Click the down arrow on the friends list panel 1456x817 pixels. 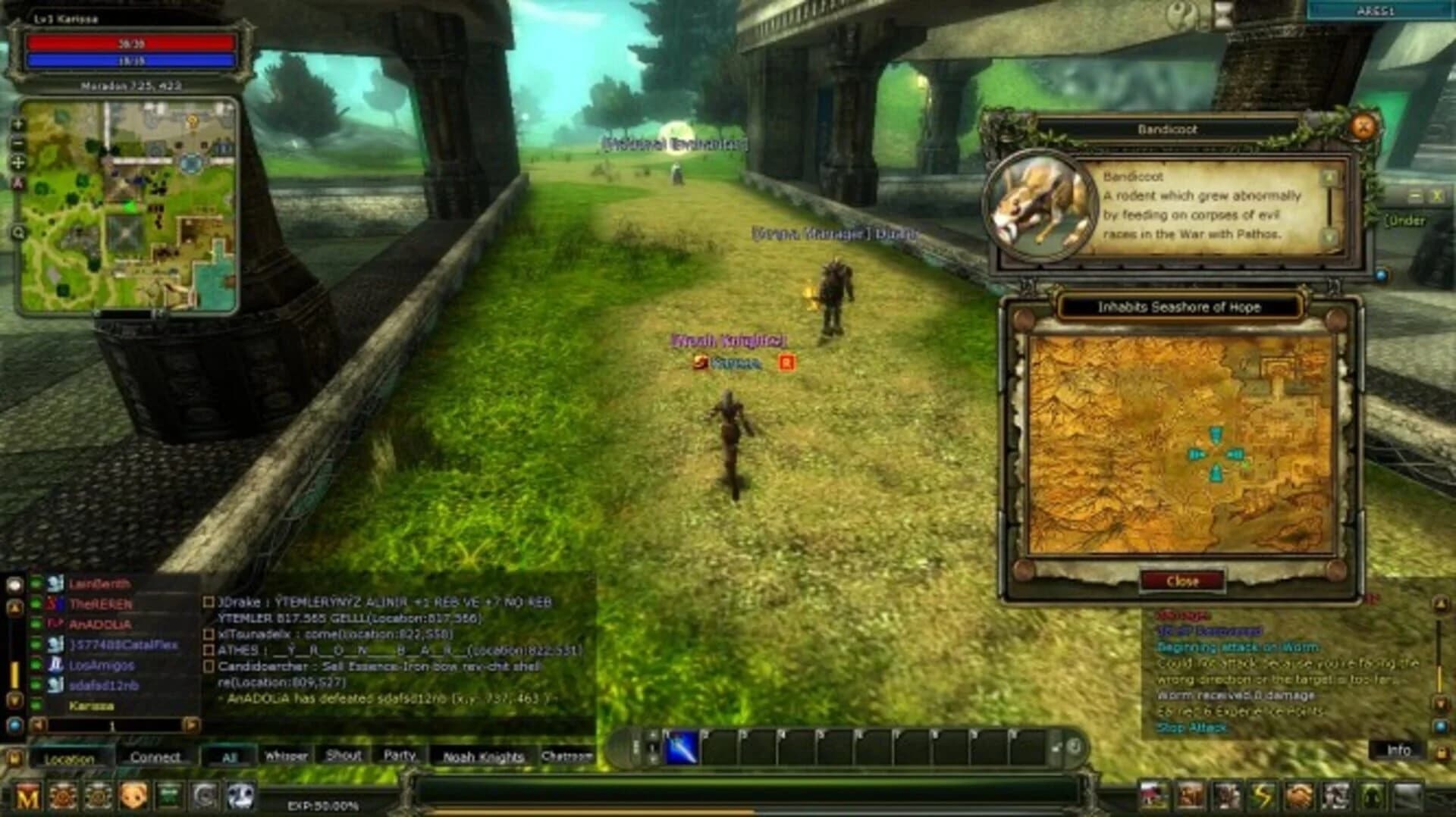(x=14, y=701)
